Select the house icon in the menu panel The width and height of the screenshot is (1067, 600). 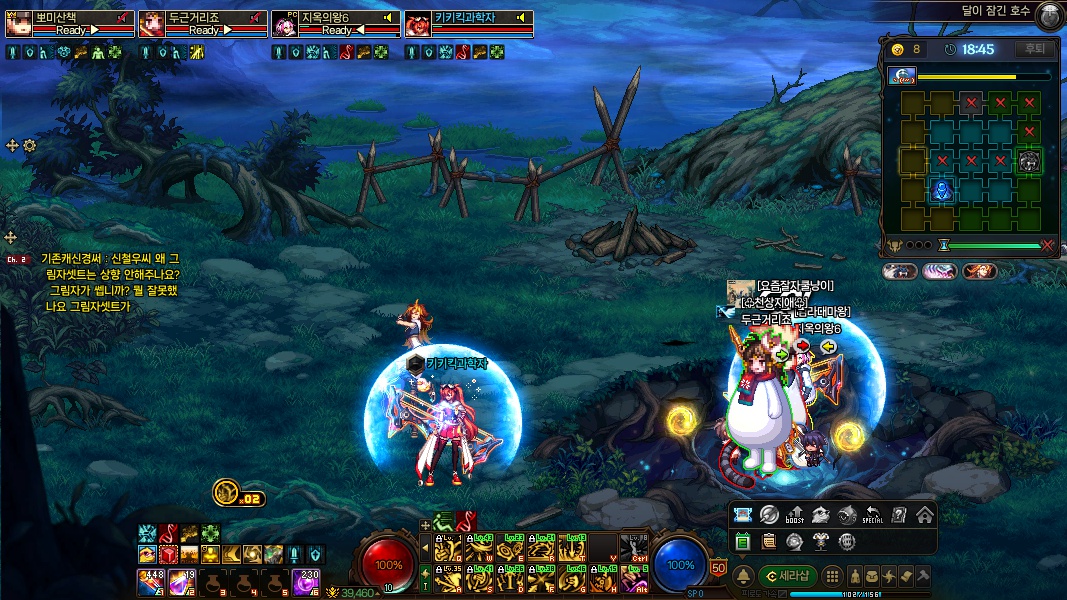[x=924, y=515]
